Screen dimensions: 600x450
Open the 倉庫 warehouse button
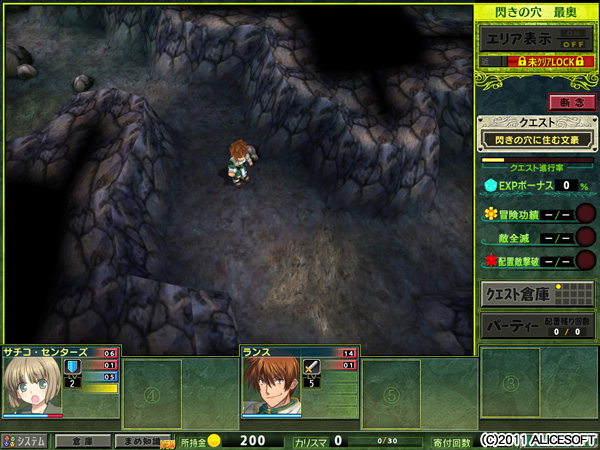tap(82, 440)
